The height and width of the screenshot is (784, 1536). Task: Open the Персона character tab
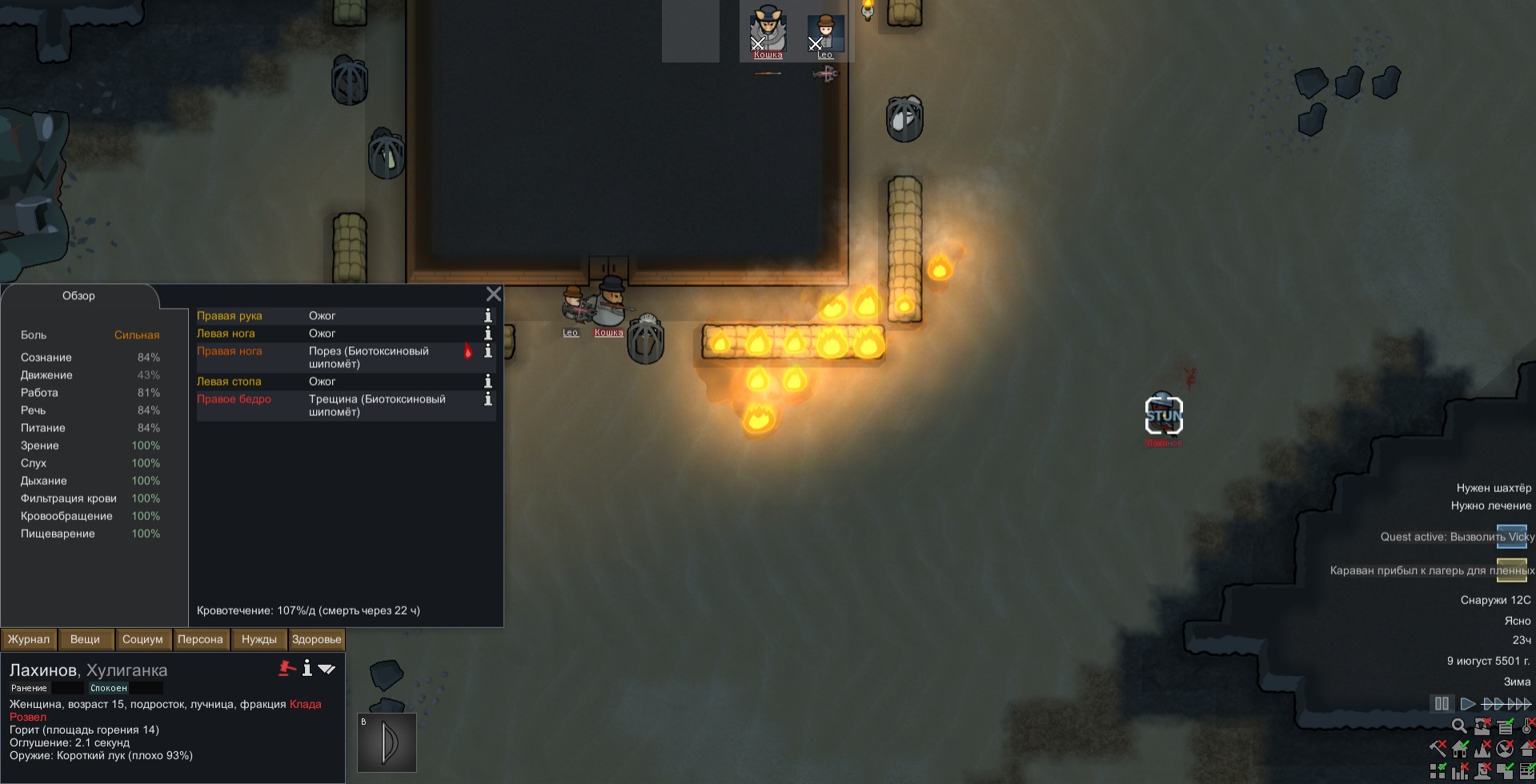click(x=200, y=639)
